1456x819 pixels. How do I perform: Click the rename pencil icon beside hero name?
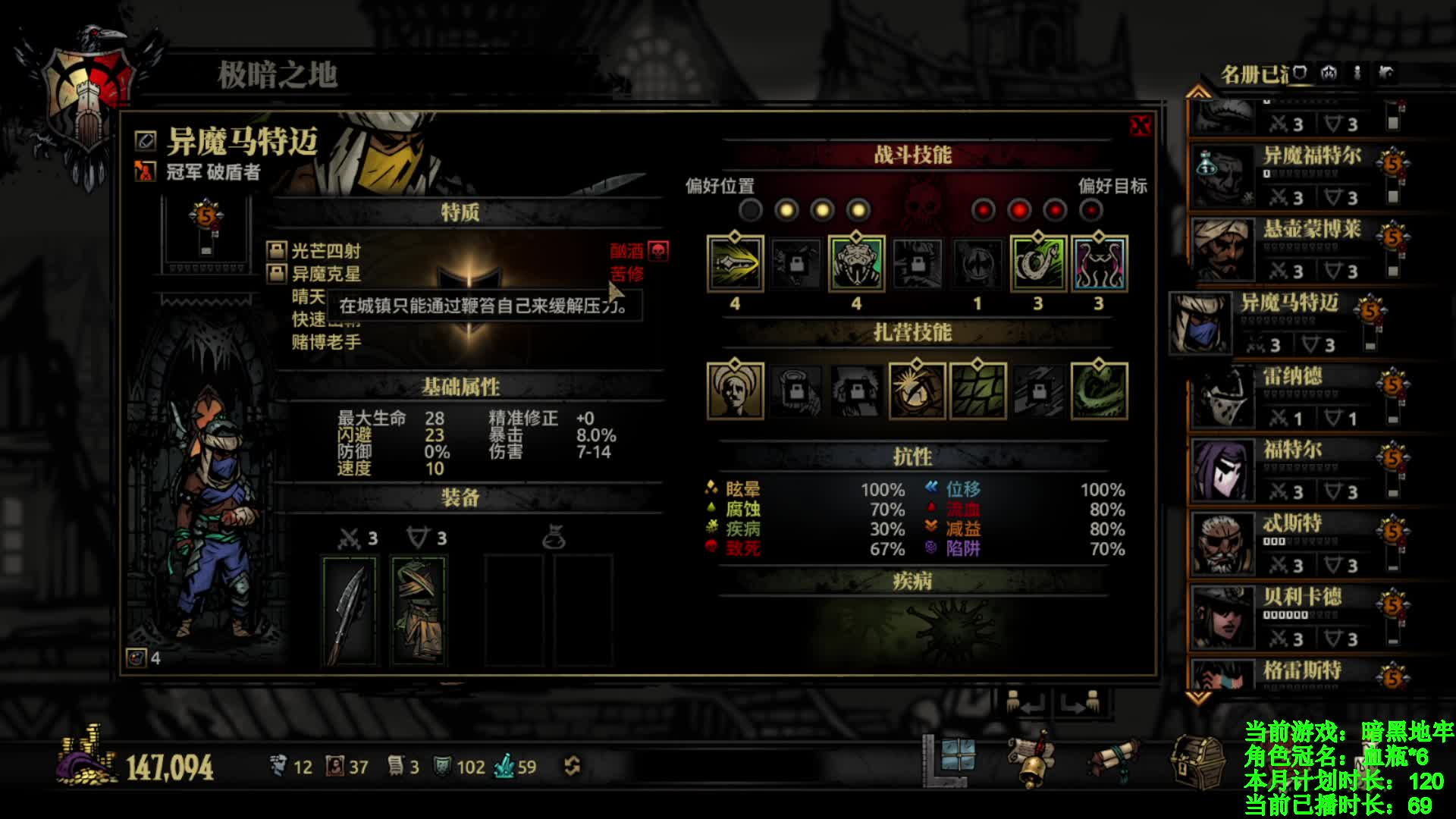point(145,140)
